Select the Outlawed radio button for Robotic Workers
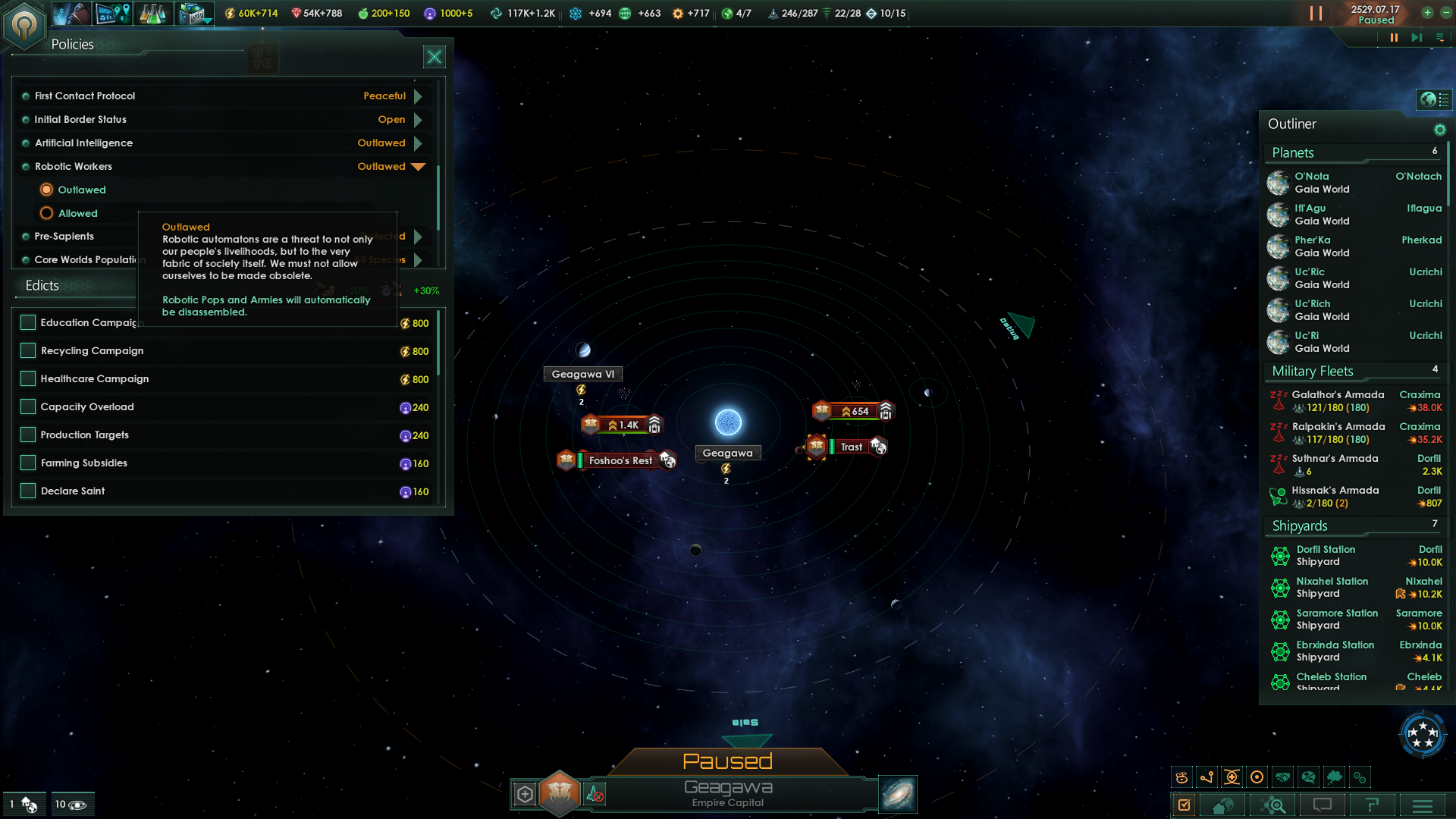1456x819 pixels. coord(47,190)
